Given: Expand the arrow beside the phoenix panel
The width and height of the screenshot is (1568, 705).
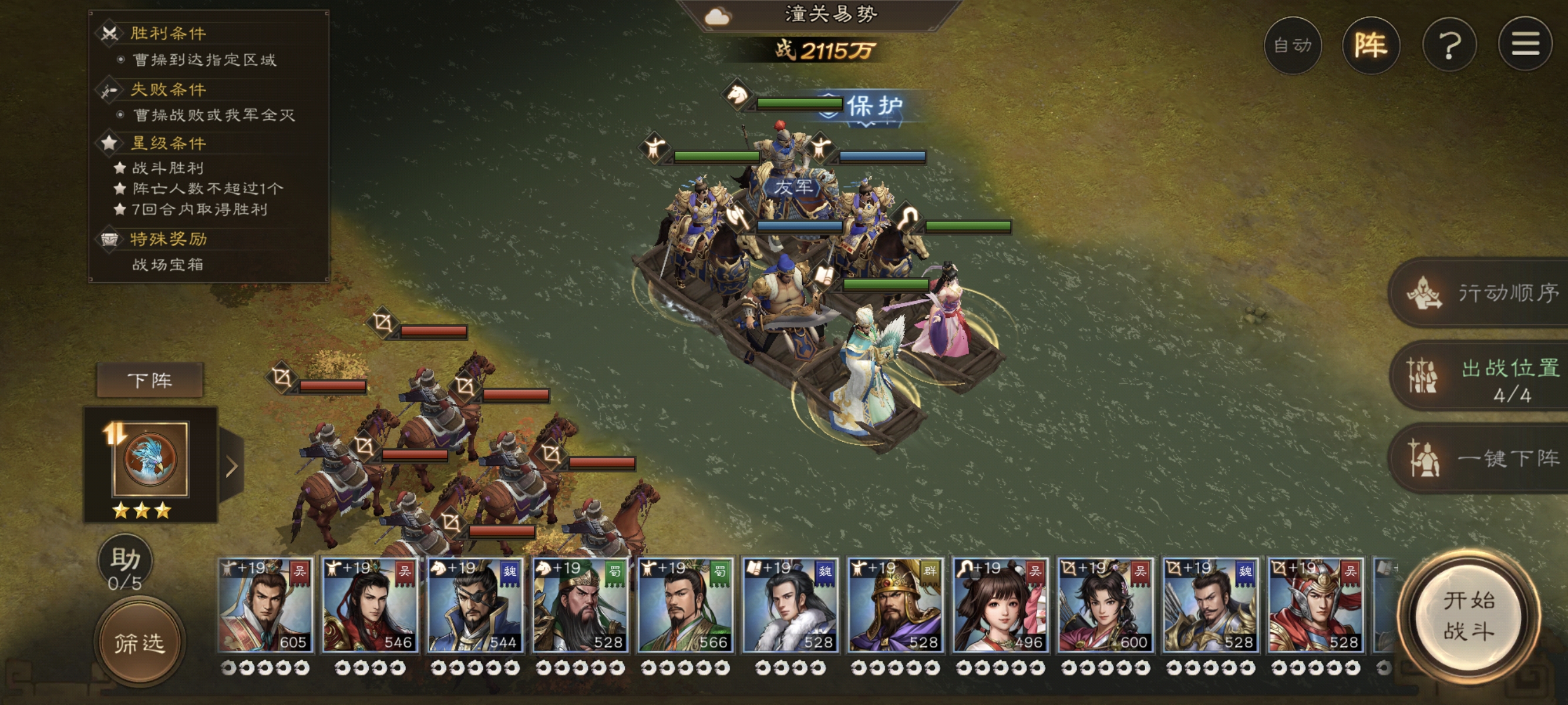Looking at the screenshot, I should (x=231, y=467).
